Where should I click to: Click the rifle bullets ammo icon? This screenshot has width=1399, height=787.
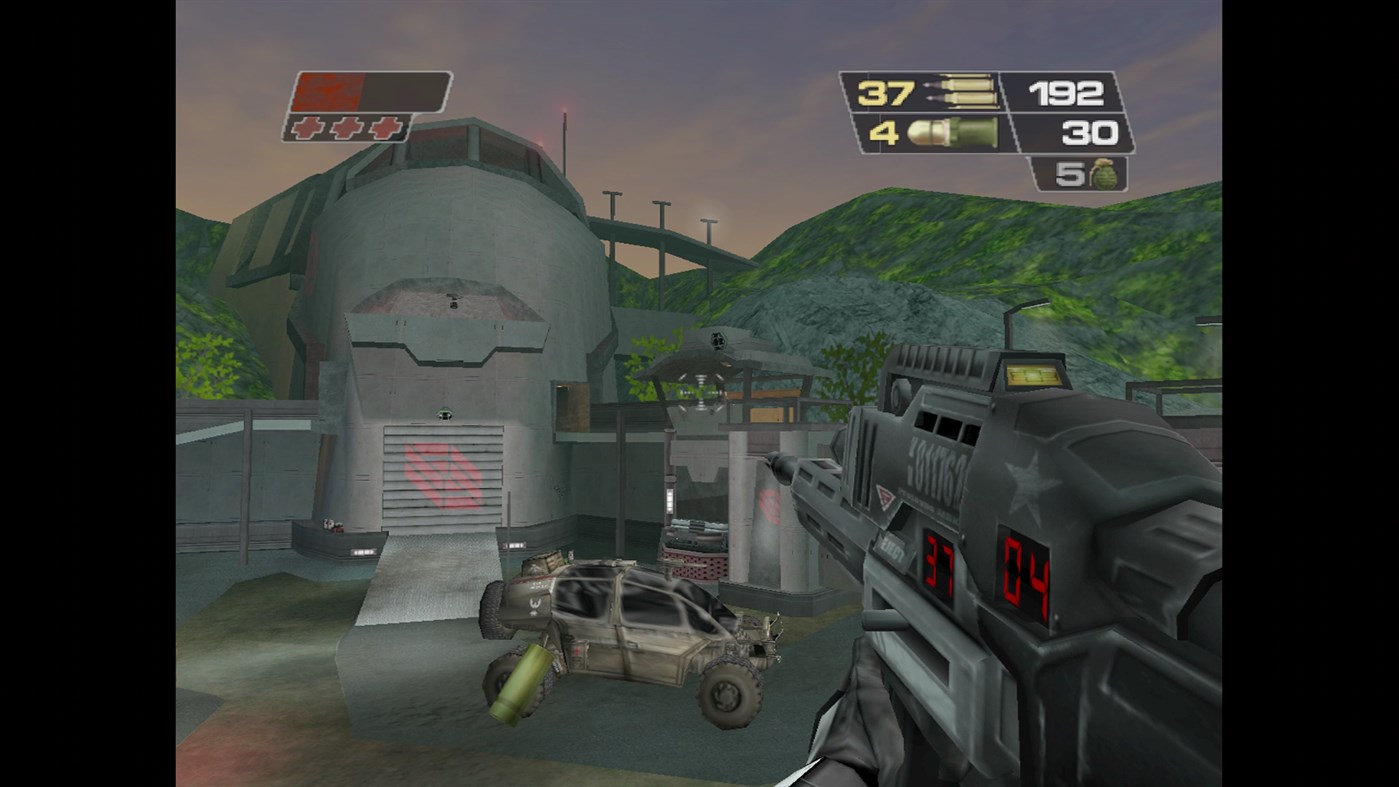[x=965, y=93]
